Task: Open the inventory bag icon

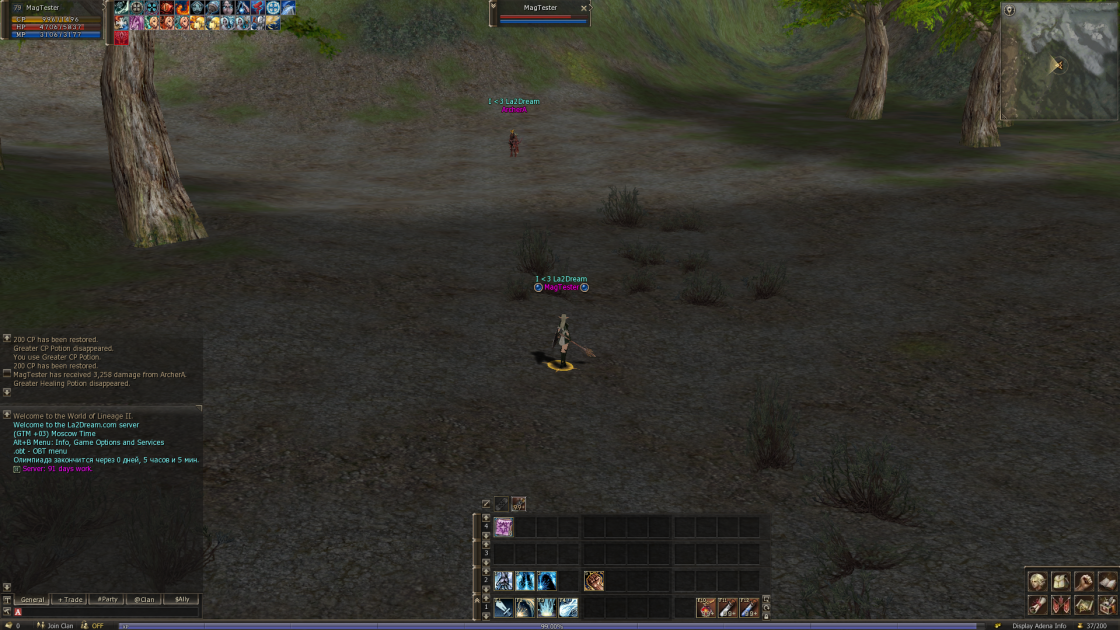Action: point(1060,581)
